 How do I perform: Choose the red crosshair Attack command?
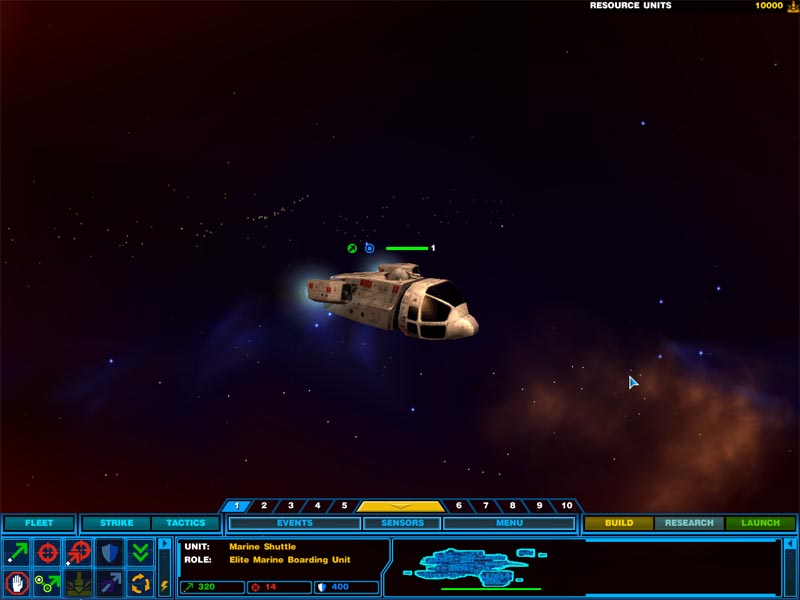click(48, 552)
